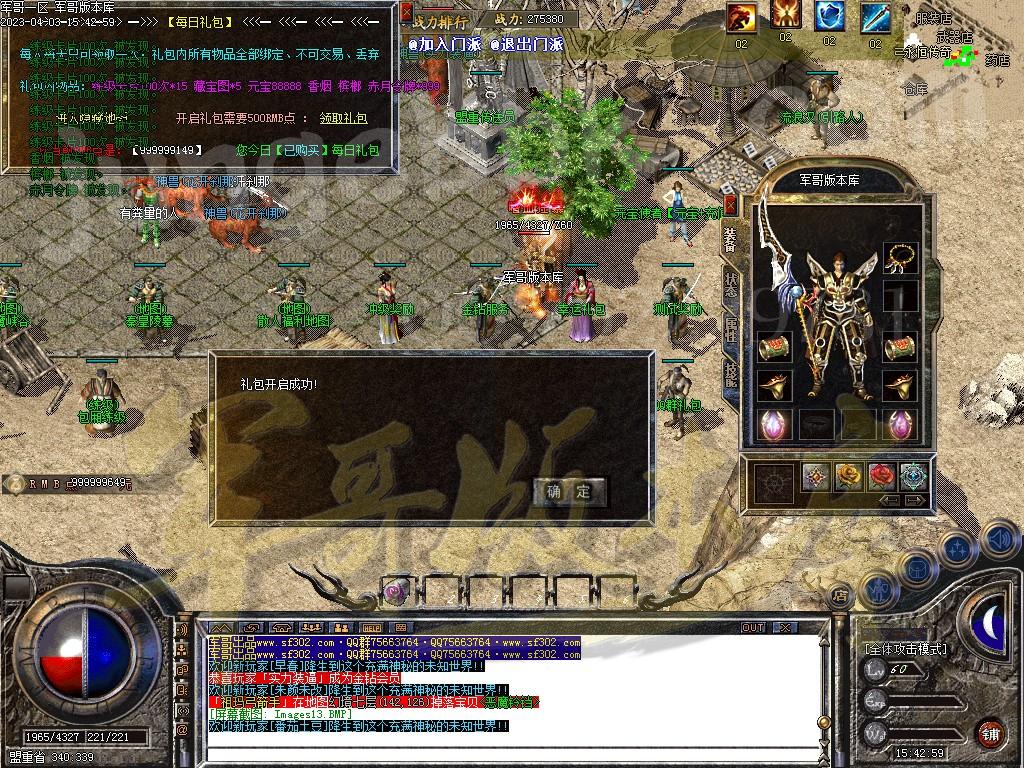Click the red rose item slot
Image resolution: width=1024 pixels, height=768 pixels.
[881, 476]
